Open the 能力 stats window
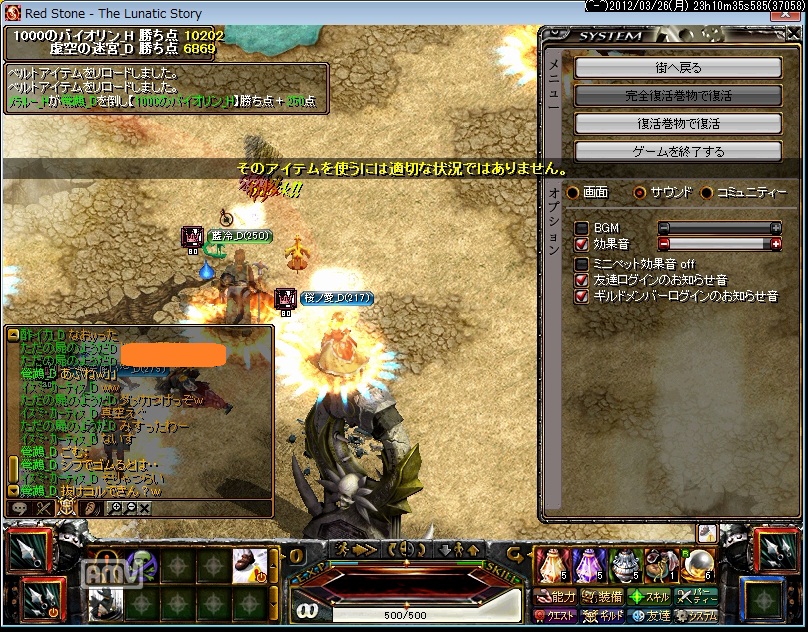 556,597
